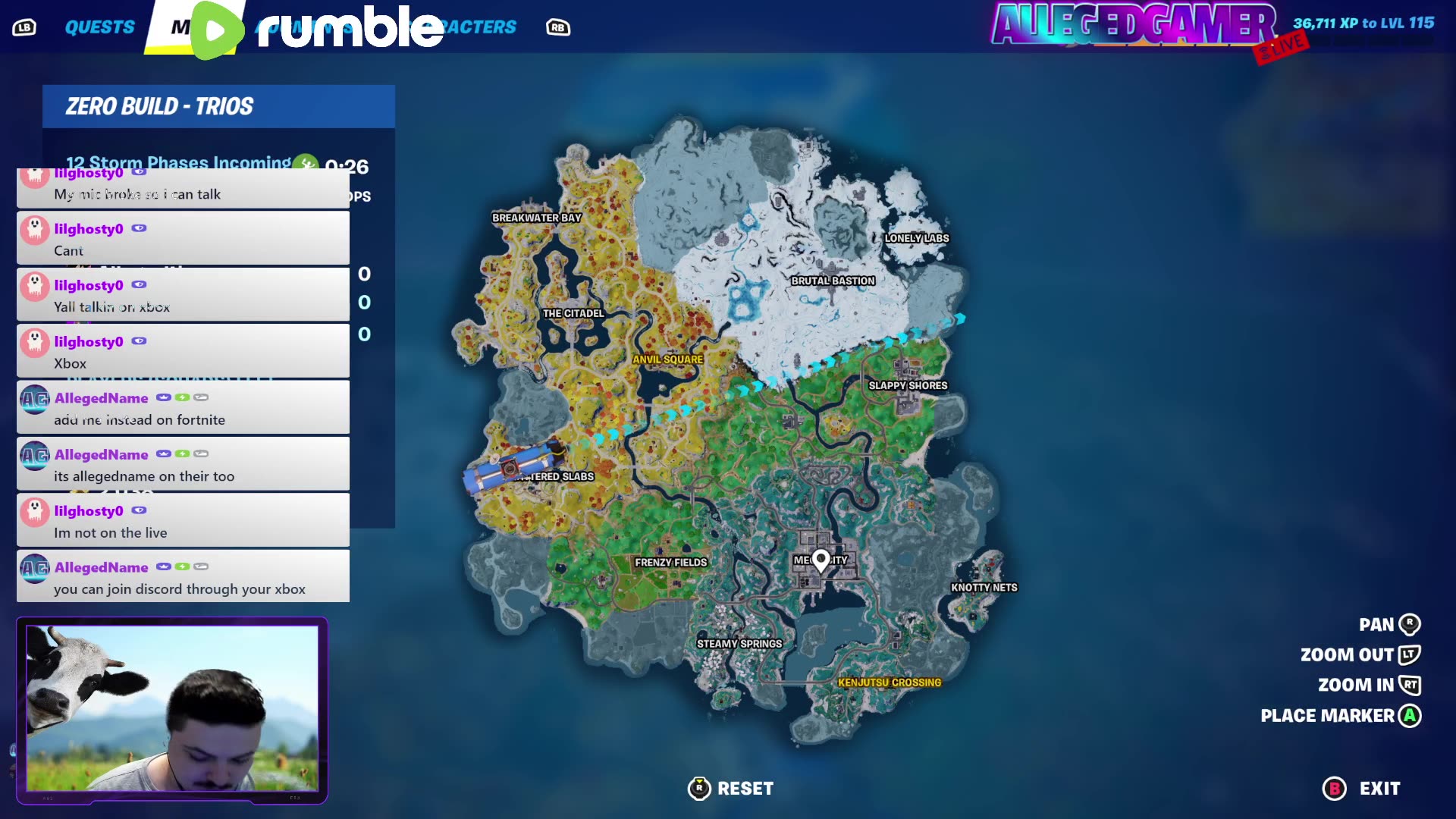Switch to the Characters tab
The height and width of the screenshot is (819, 1456).
click(x=468, y=26)
